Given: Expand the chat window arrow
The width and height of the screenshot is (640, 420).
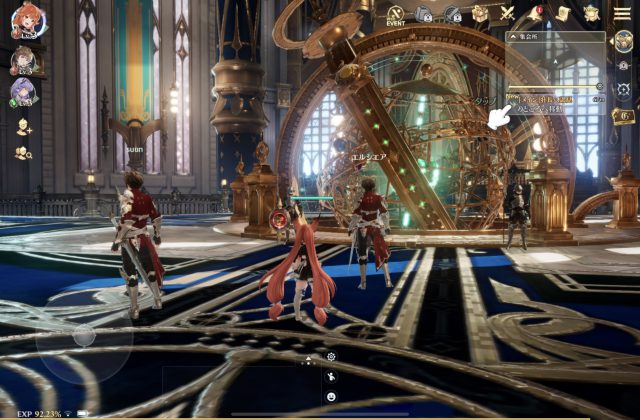Looking at the screenshot, I should (x=308, y=359).
